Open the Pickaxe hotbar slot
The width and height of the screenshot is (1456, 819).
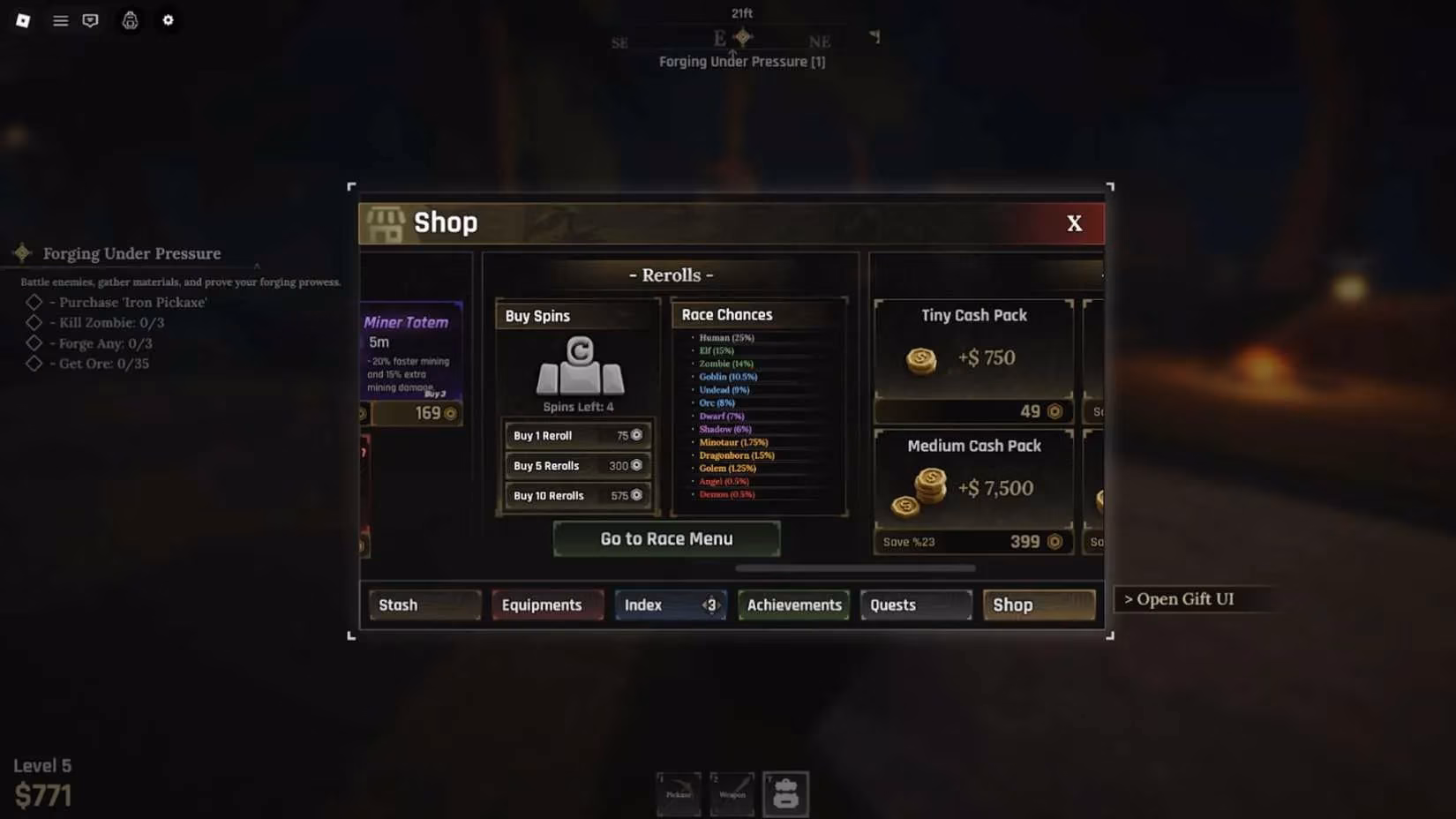click(x=678, y=793)
